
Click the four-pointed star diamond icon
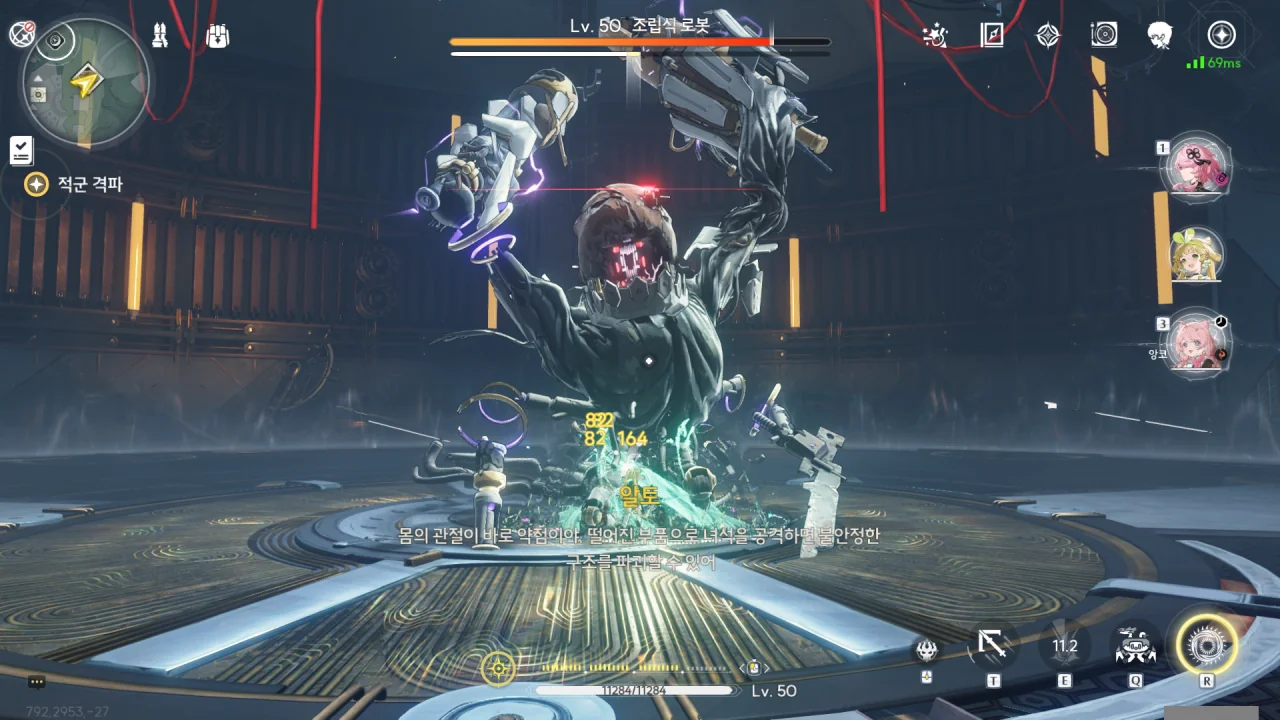point(1047,36)
